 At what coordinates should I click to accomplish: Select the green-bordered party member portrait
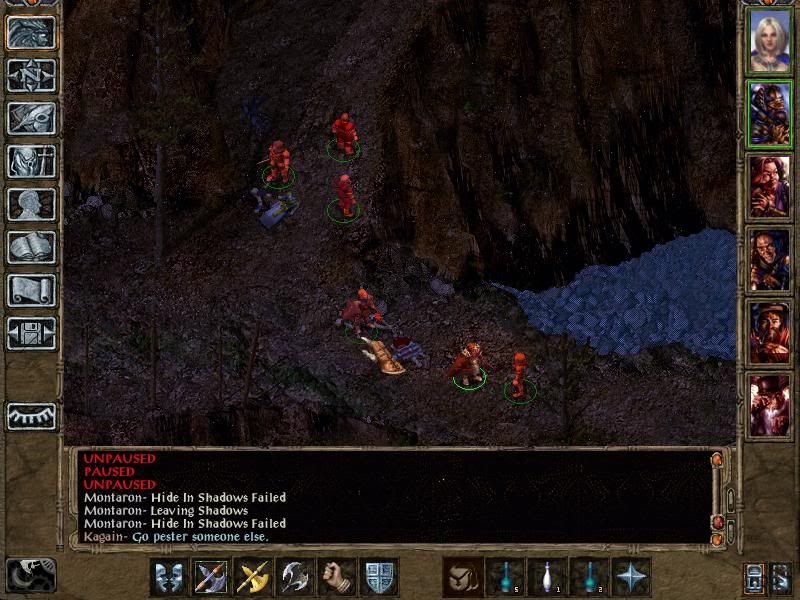769,115
